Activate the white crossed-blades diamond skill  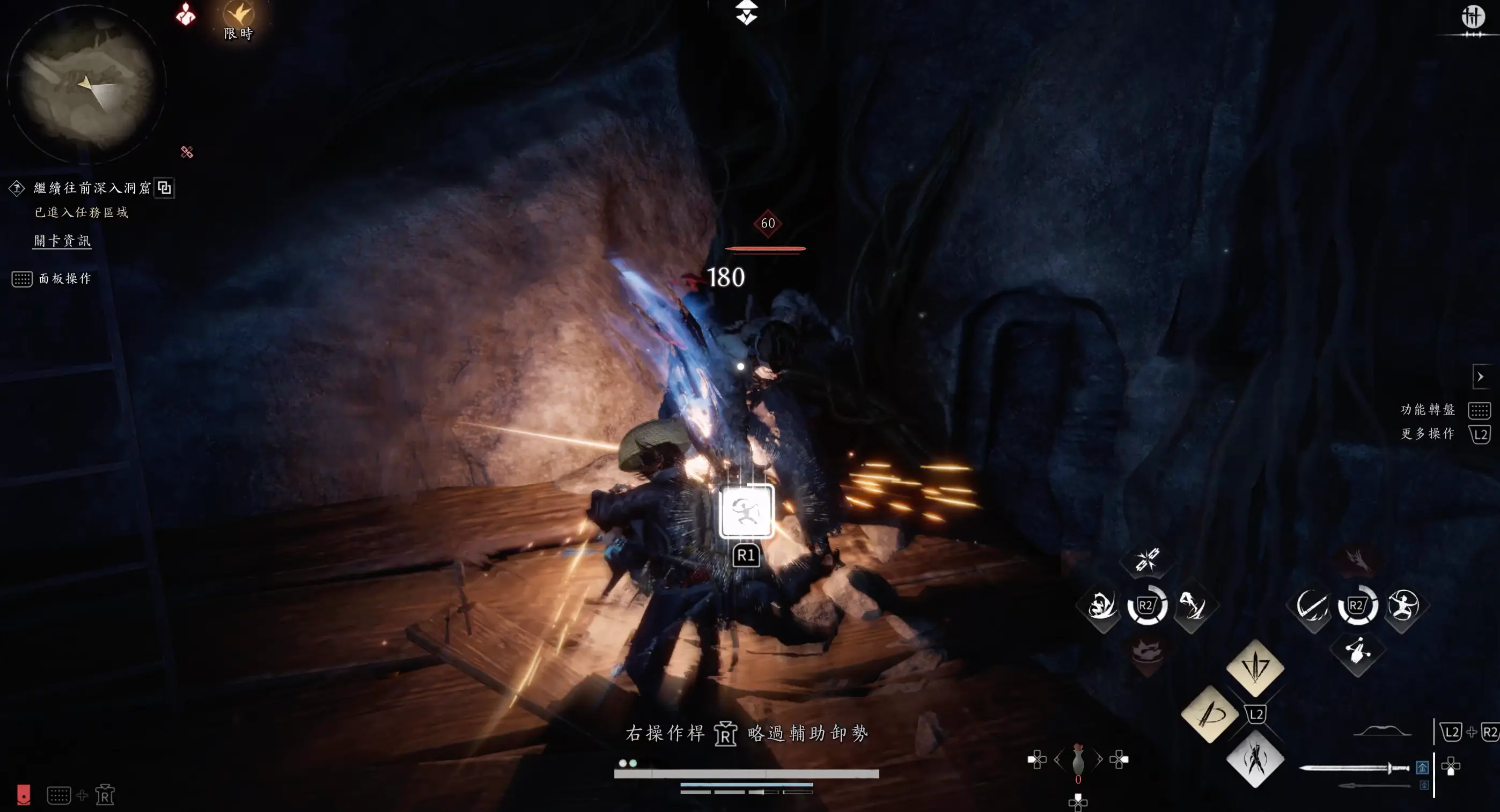pyautogui.click(x=1255, y=759)
